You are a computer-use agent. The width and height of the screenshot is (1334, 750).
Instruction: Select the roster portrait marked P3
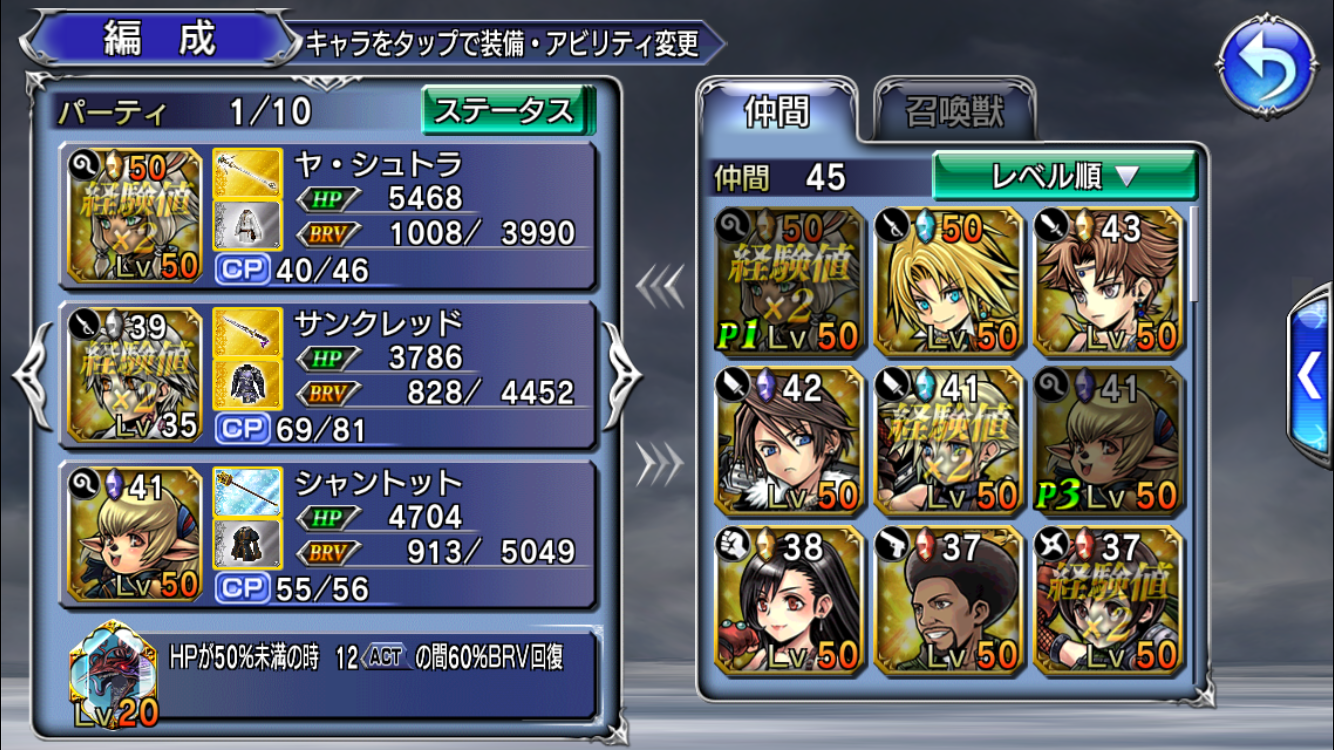click(1106, 441)
